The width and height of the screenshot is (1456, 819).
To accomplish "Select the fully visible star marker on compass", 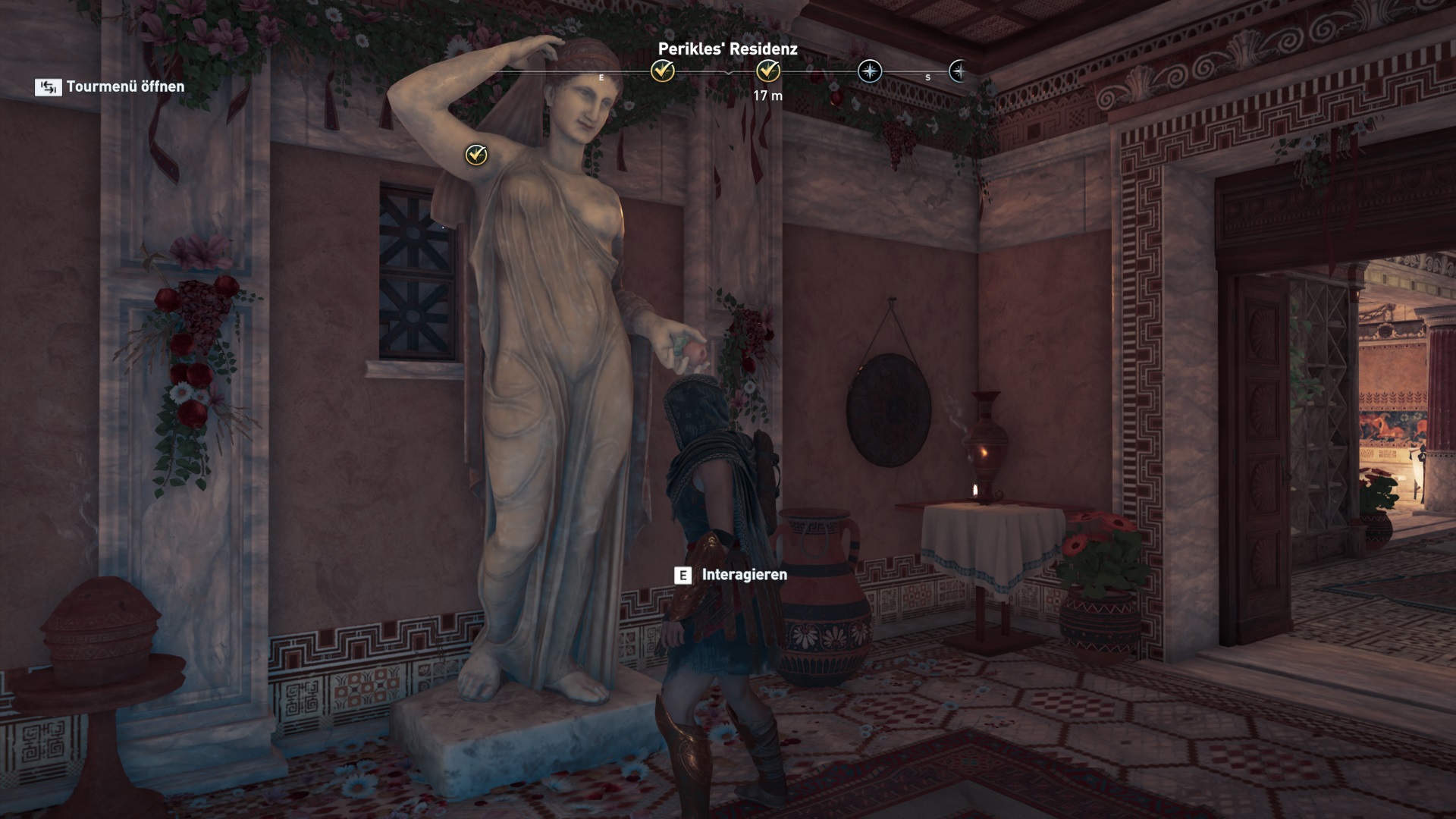I will tap(869, 71).
